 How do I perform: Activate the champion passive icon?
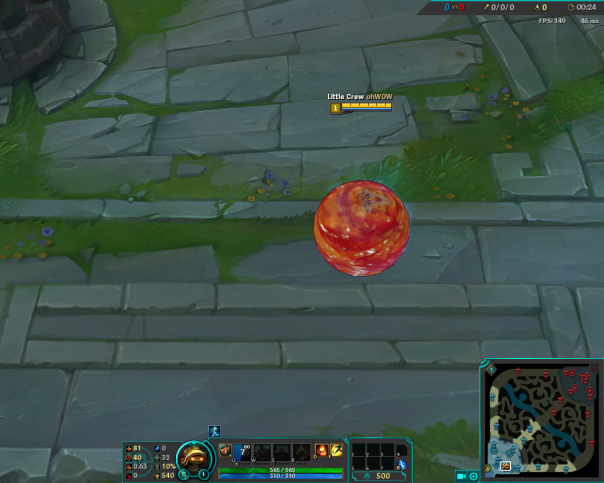pos(225,451)
